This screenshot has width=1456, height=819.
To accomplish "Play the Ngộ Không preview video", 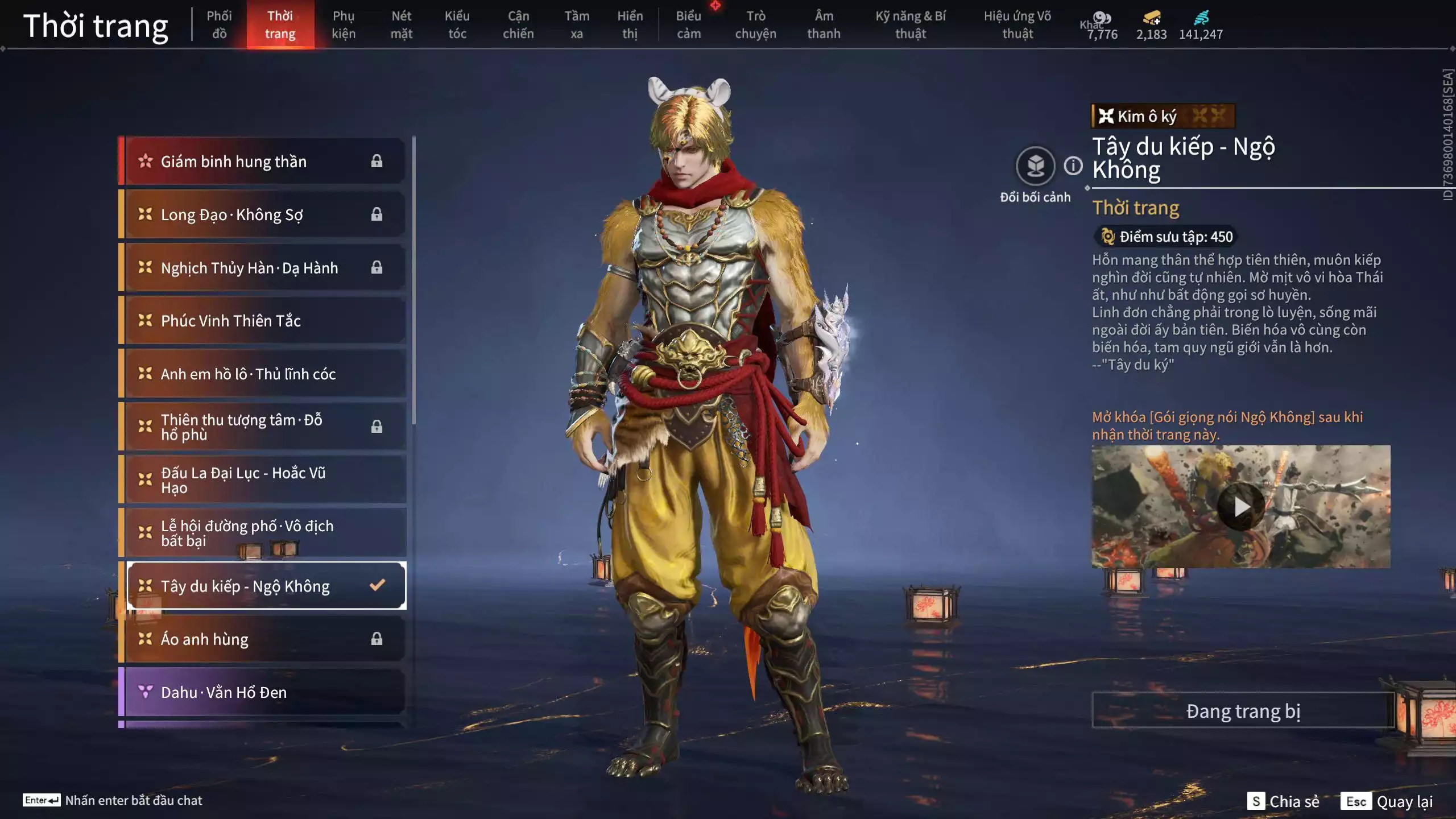I will click(1240, 506).
